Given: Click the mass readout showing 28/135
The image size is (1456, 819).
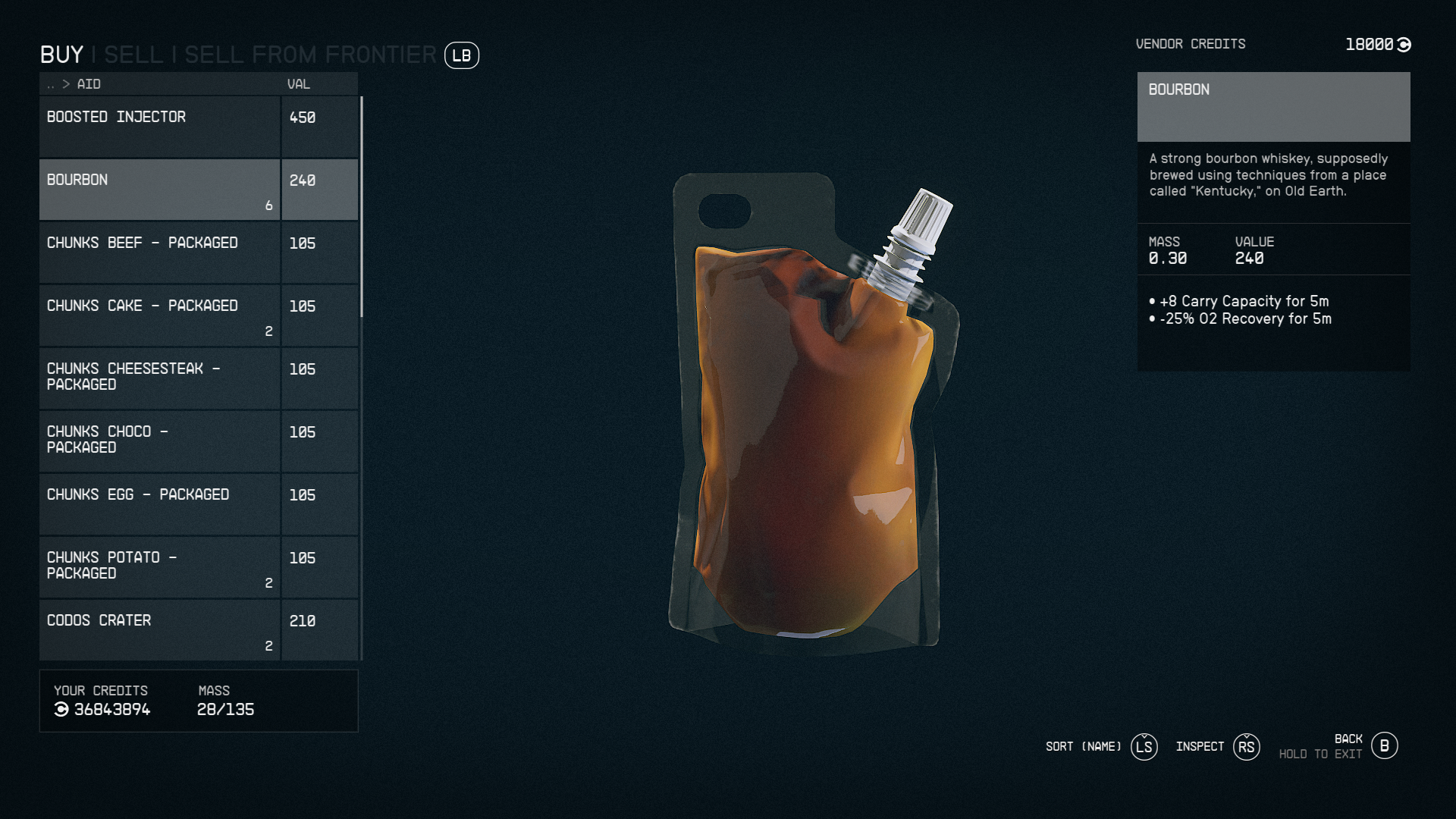Looking at the screenshot, I should point(225,710).
